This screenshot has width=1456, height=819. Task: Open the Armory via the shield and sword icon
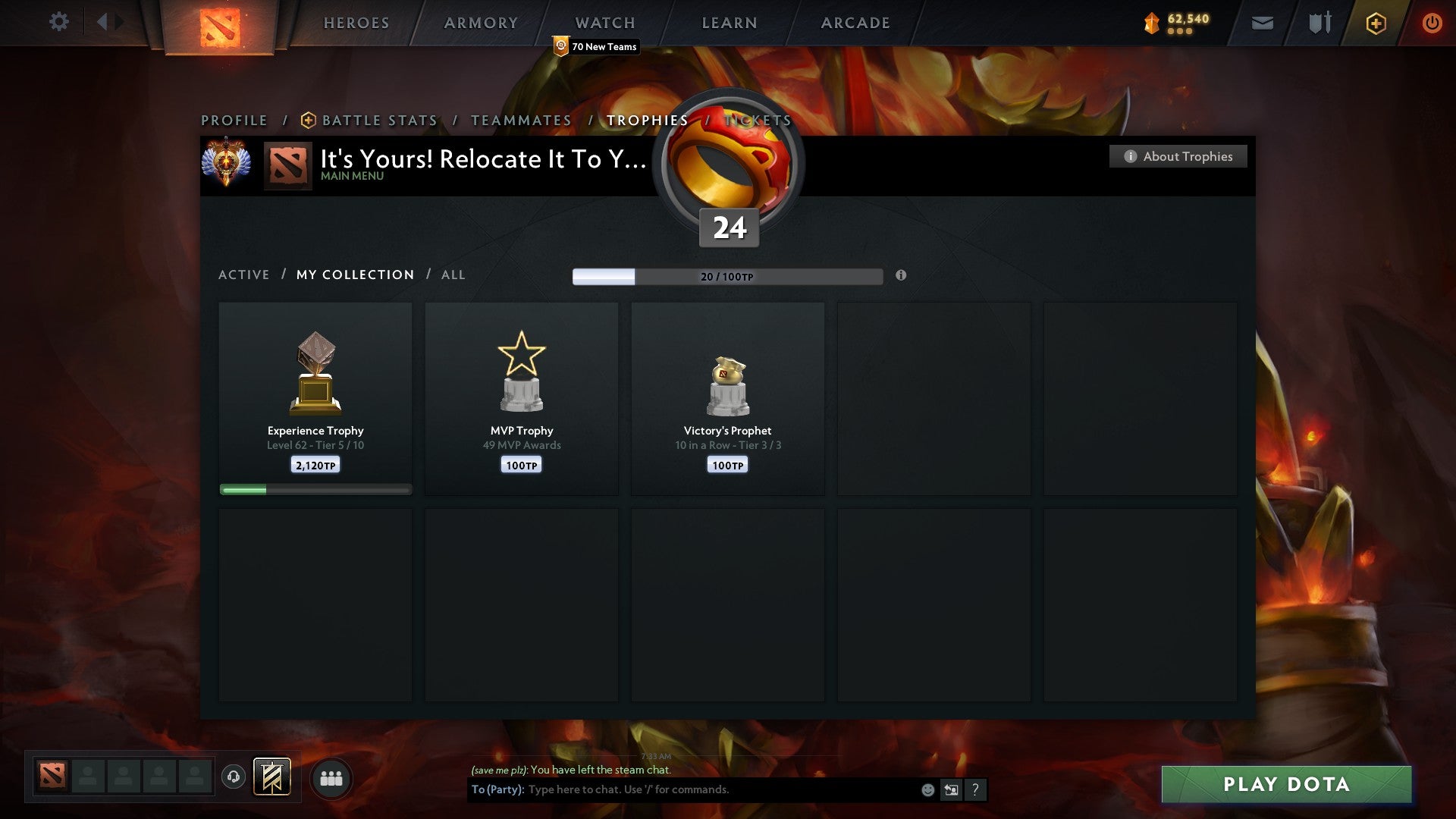(x=1319, y=23)
